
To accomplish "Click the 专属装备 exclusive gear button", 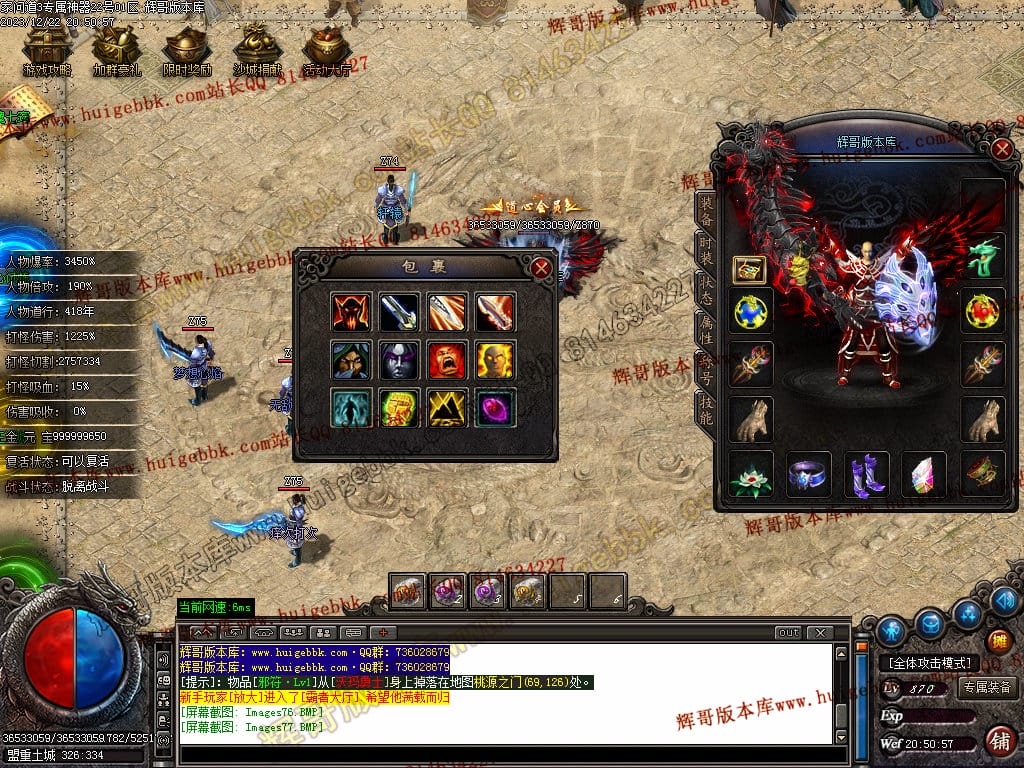I will [x=988, y=687].
